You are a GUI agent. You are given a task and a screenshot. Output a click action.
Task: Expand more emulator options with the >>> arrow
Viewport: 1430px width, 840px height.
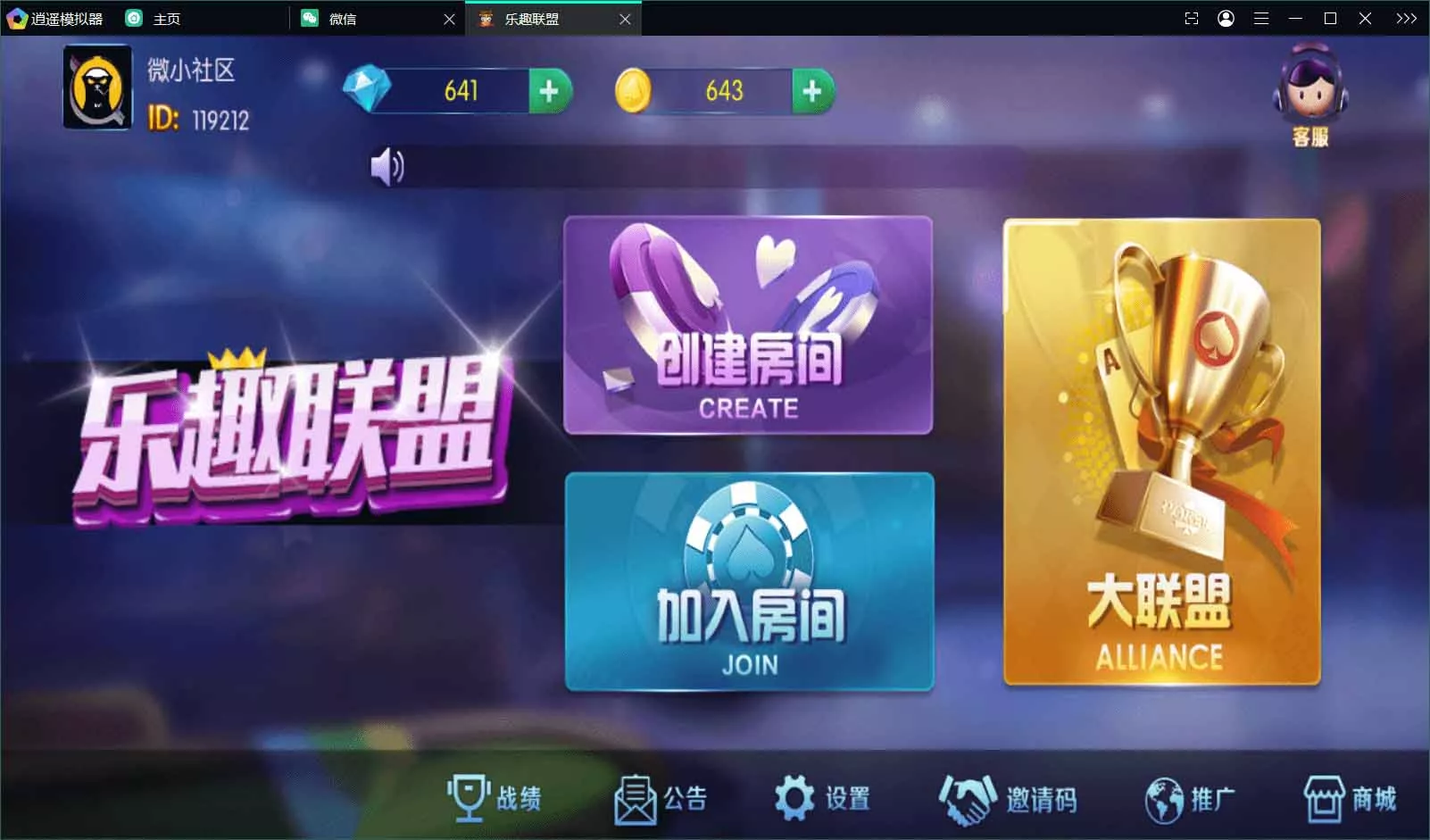click(x=1407, y=18)
